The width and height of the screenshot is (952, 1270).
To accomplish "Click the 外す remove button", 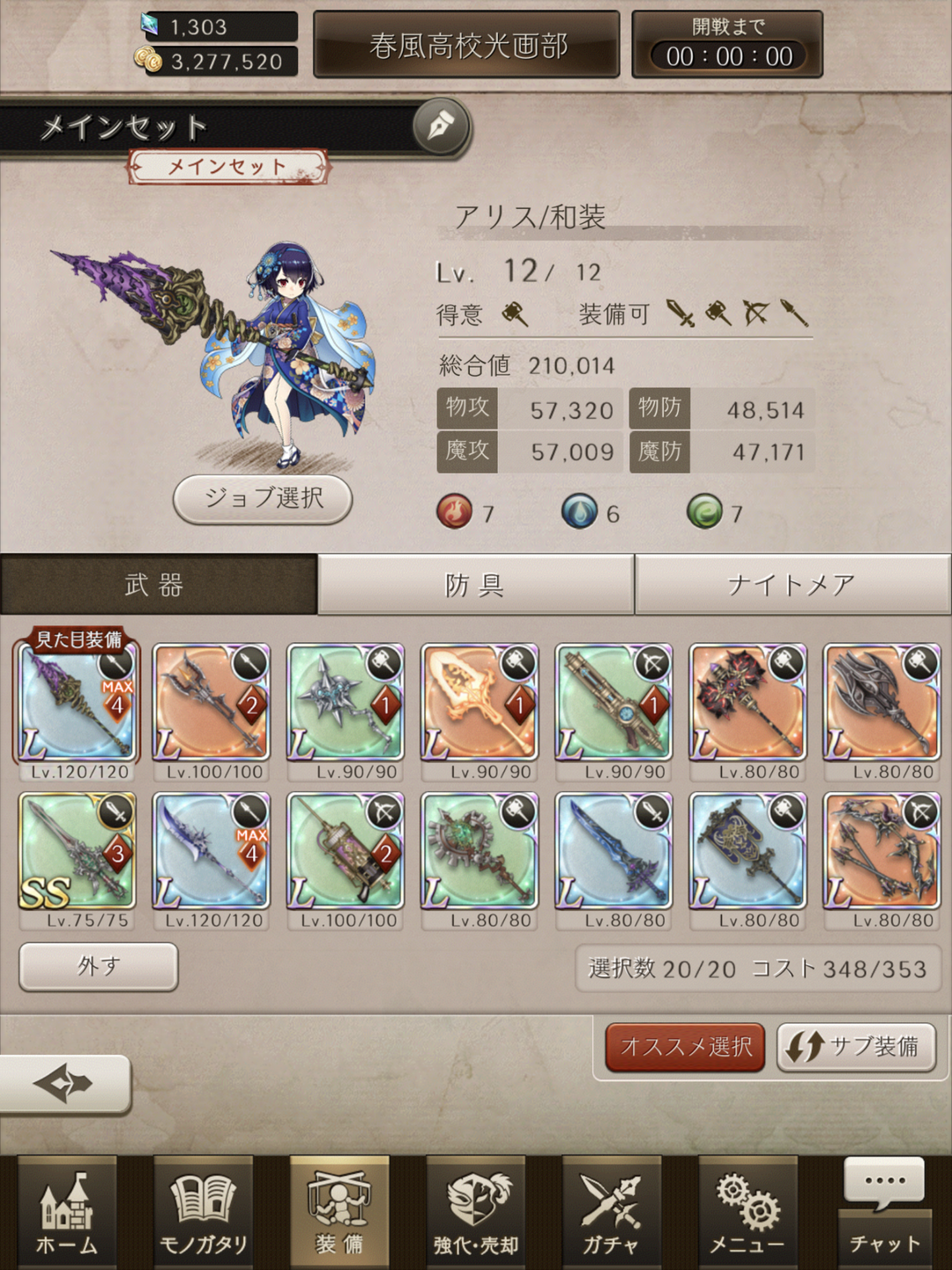I will click(x=98, y=967).
